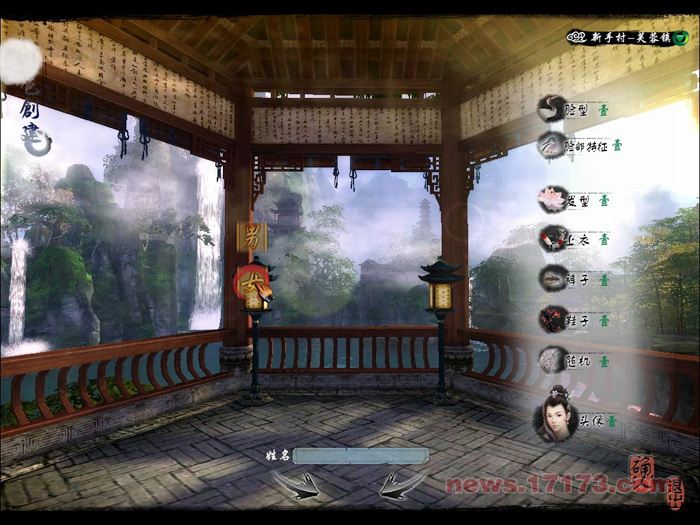Focus the character name (姓名) input field

click(361, 456)
